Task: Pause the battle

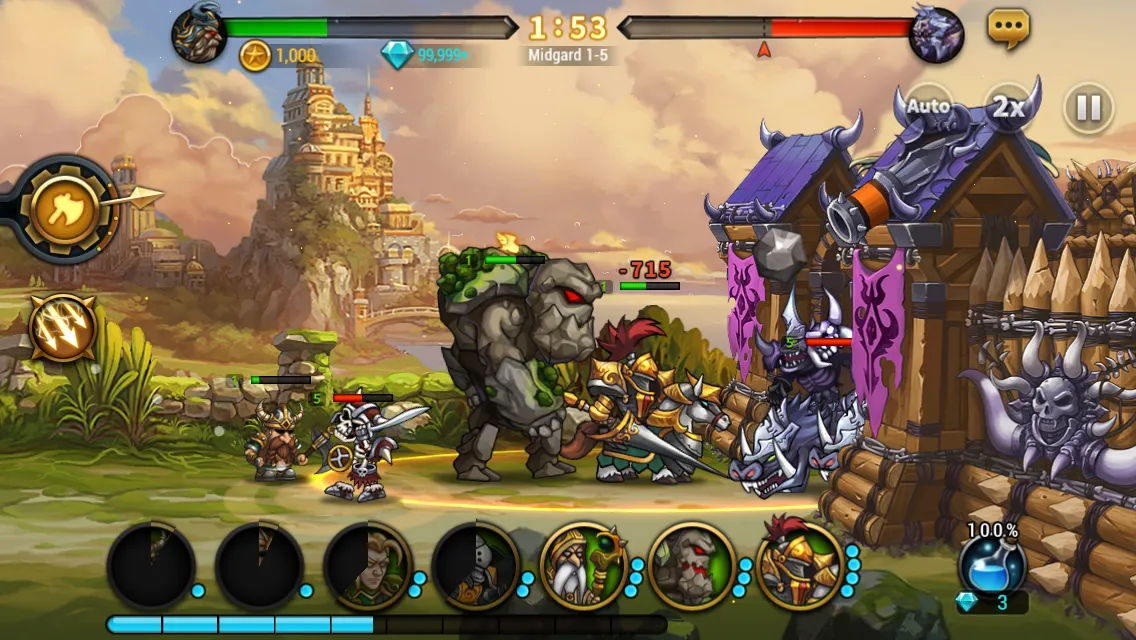Action: (1088, 107)
